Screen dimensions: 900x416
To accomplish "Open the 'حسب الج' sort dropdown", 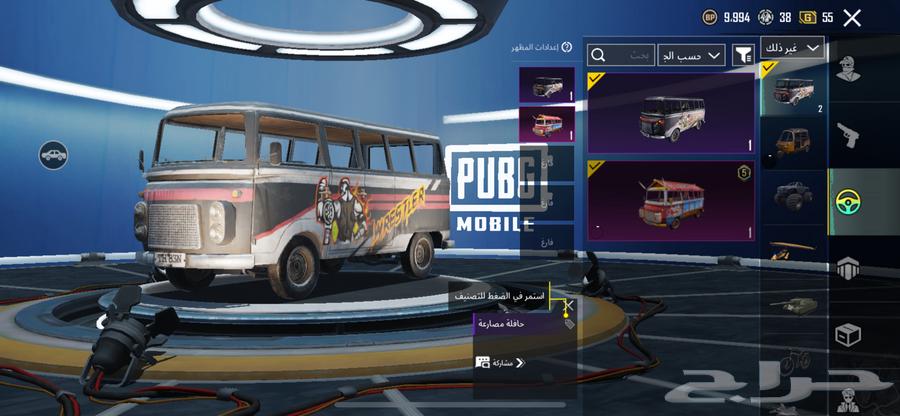I will tap(692, 55).
